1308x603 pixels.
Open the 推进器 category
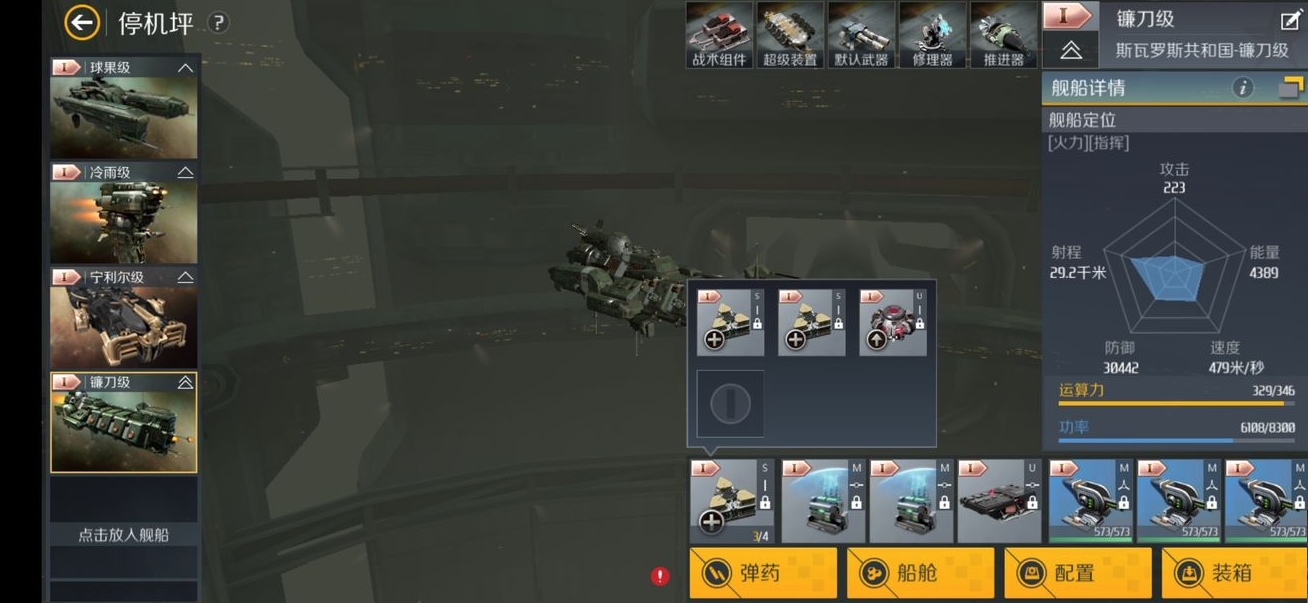click(x=1003, y=35)
